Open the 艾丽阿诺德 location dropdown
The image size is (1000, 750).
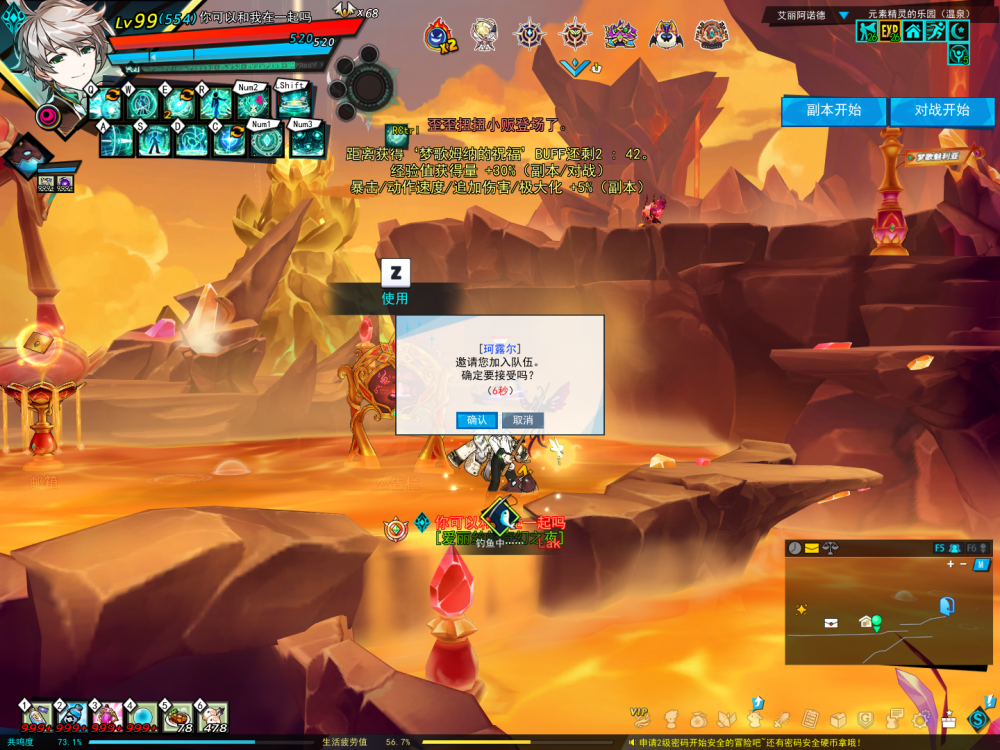tap(843, 15)
